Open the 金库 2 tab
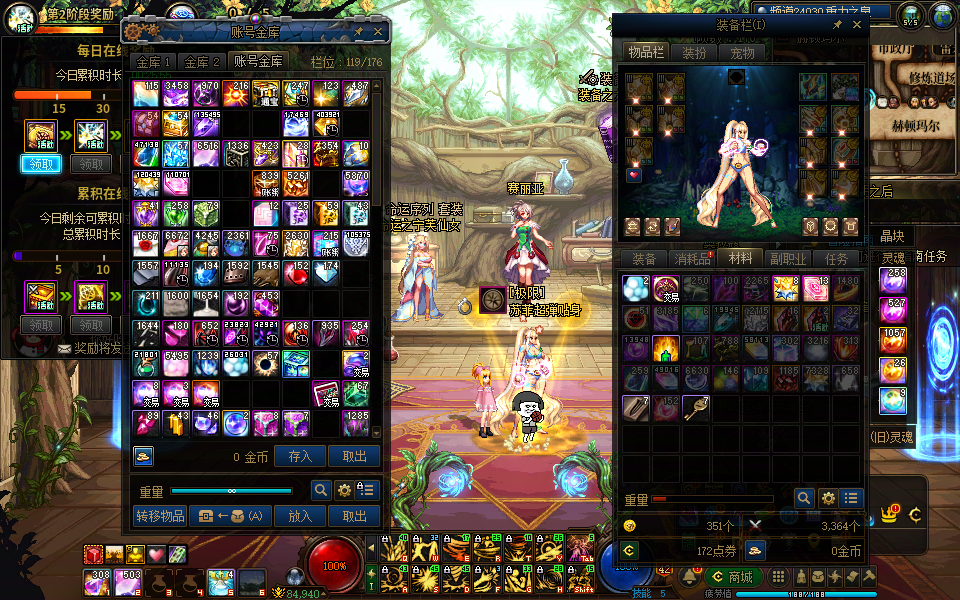960x600 pixels. pyautogui.click(x=203, y=62)
